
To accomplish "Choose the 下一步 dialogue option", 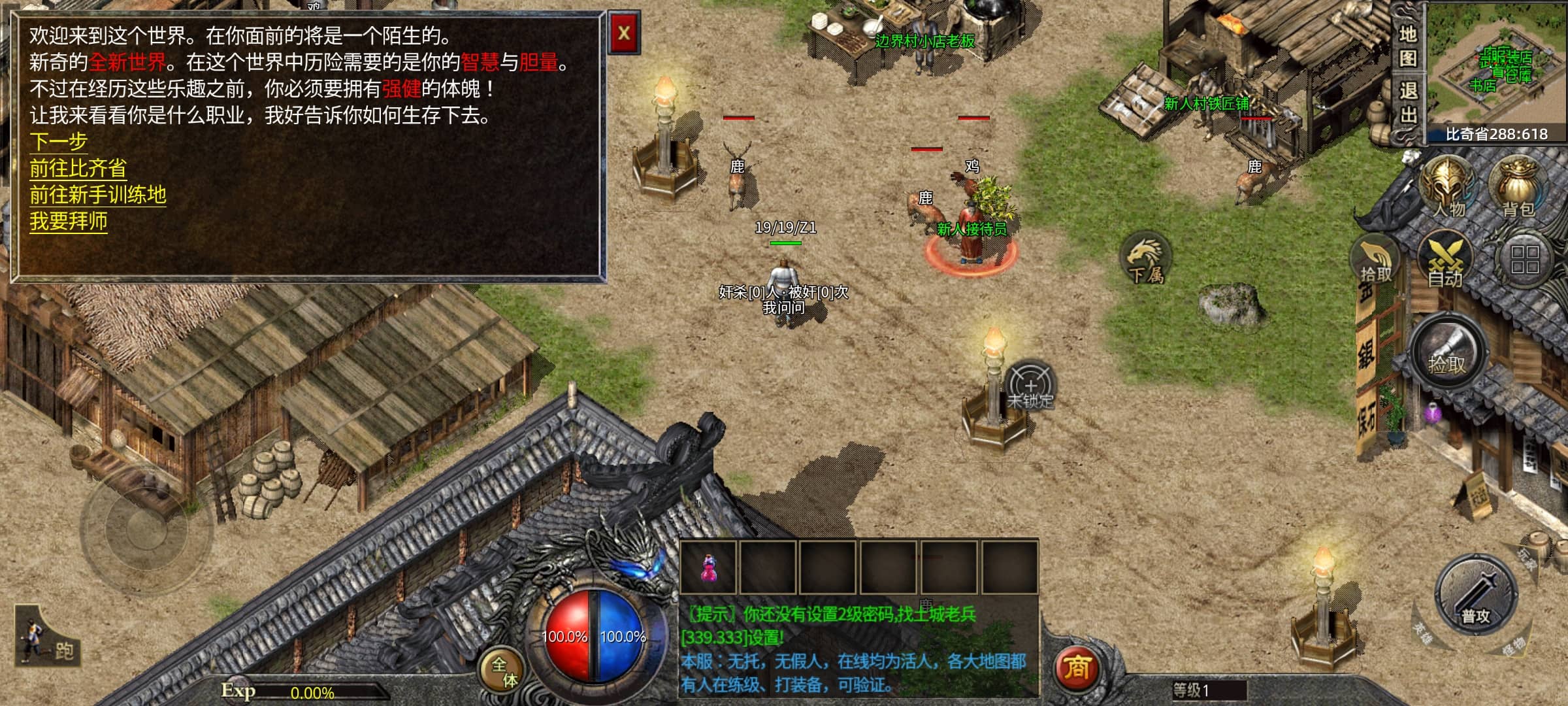I will tap(59, 141).
